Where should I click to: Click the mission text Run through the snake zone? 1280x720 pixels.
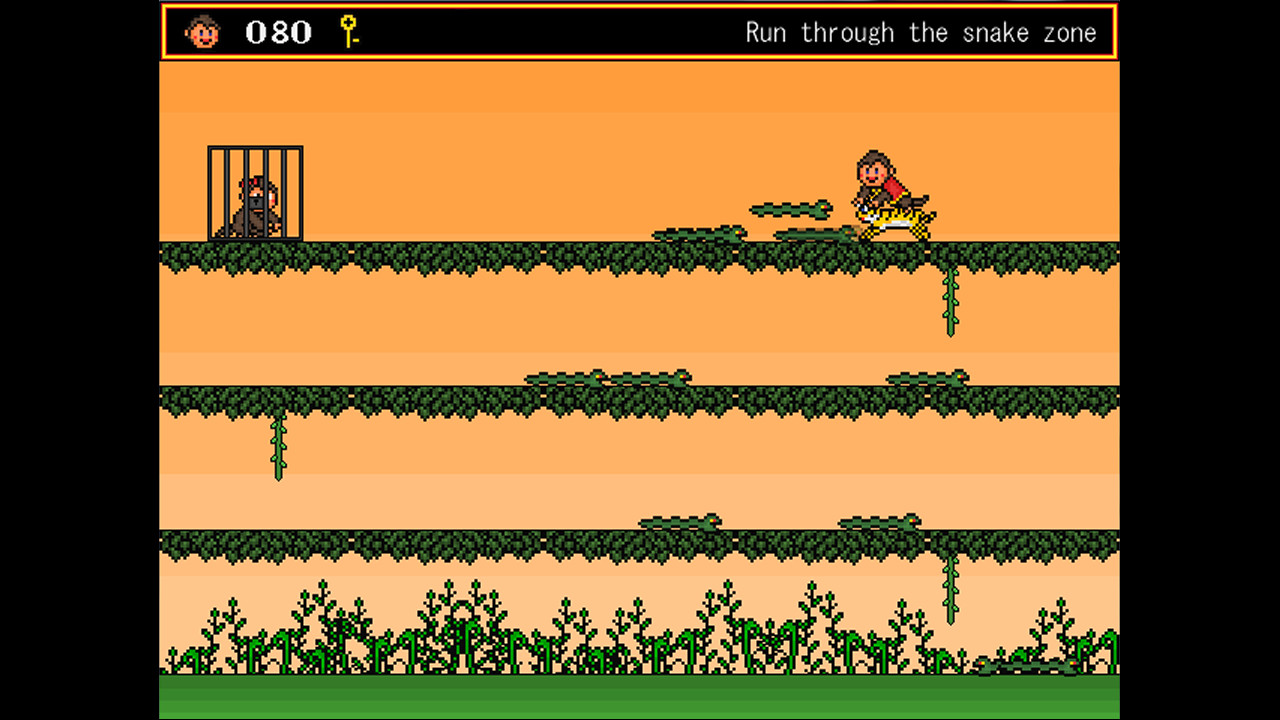coord(920,32)
